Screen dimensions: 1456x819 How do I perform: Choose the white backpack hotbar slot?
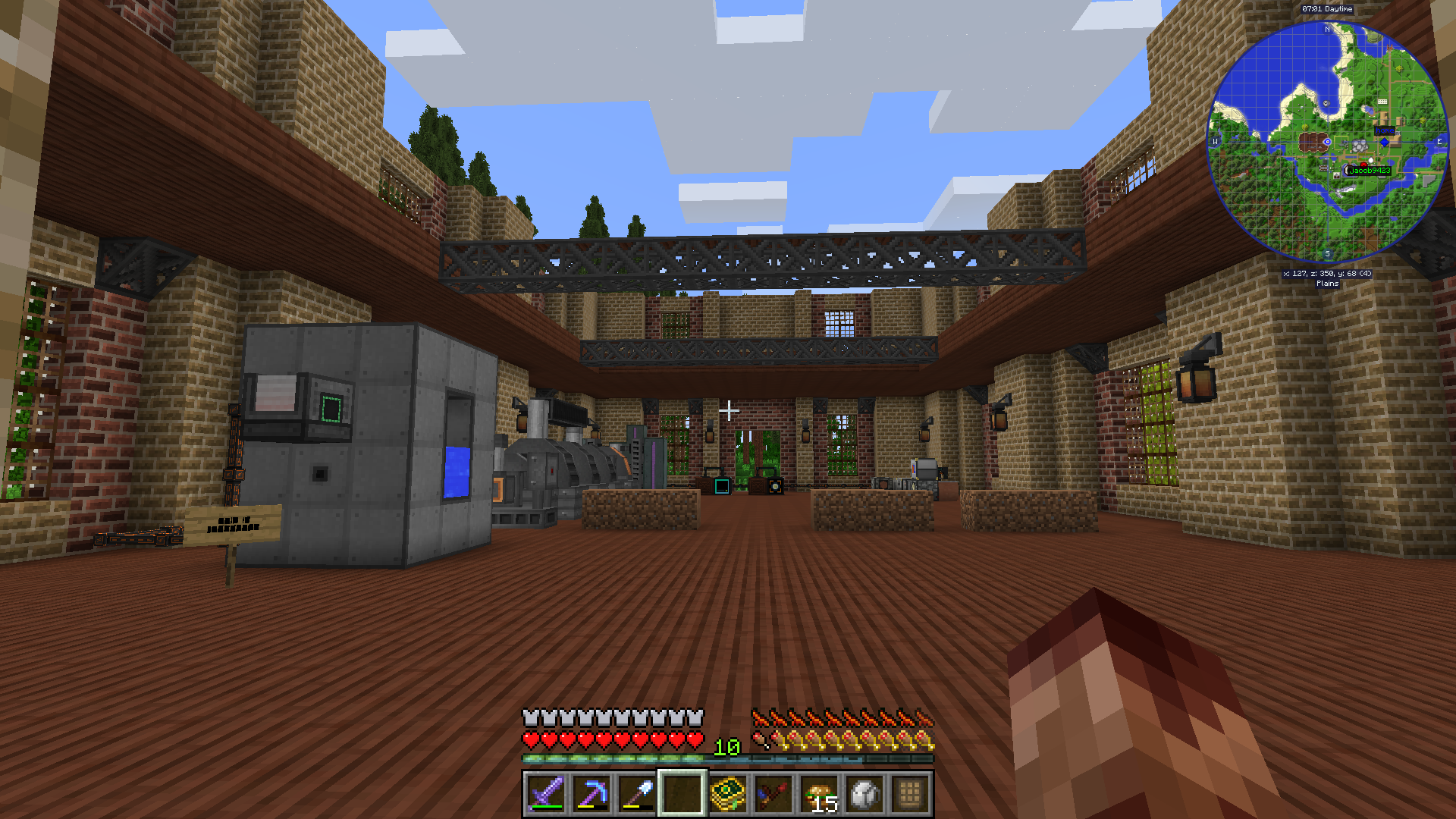click(865, 794)
